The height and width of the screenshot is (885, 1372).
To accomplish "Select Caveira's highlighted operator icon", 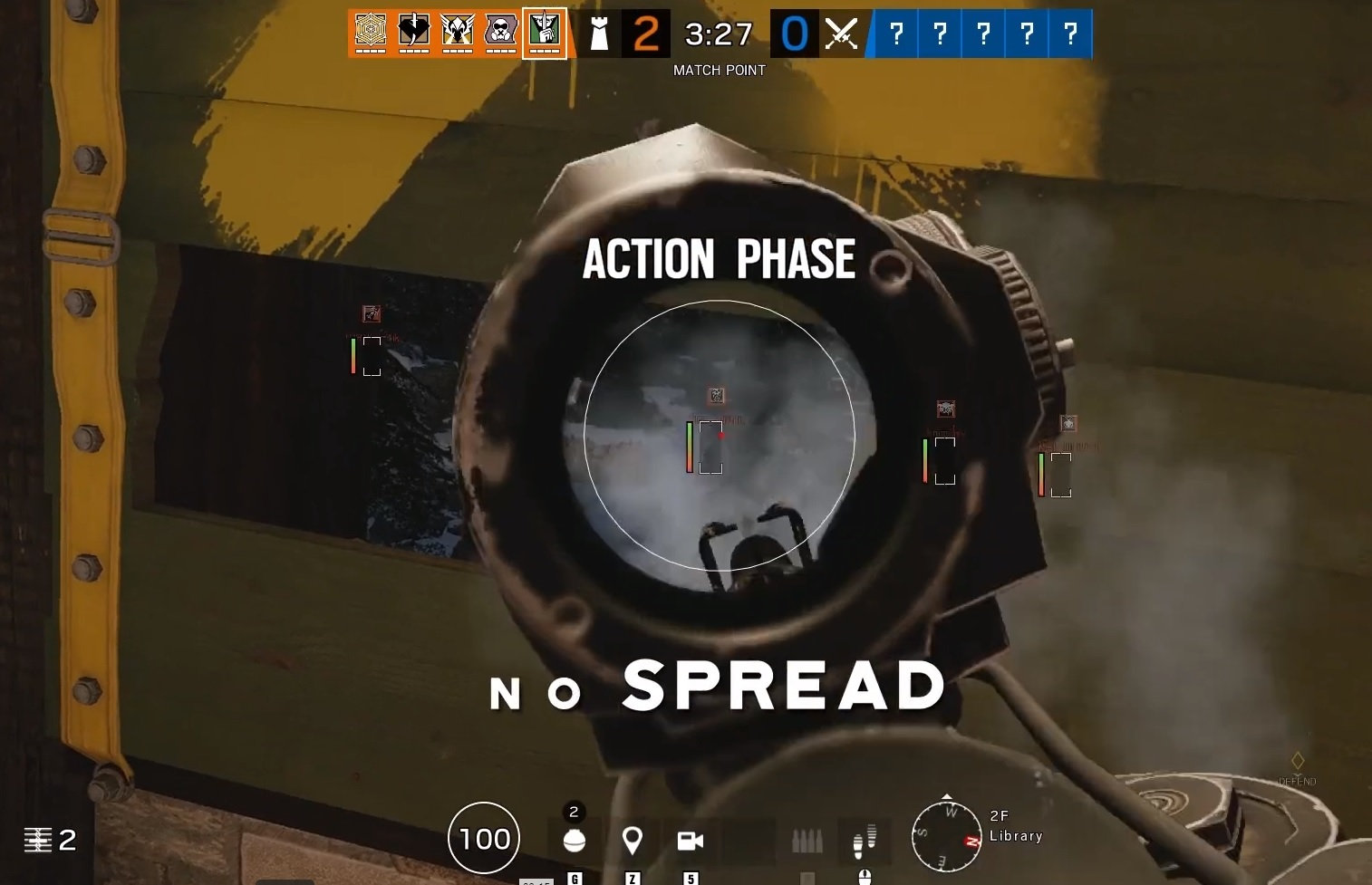I will (x=545, y=30).
